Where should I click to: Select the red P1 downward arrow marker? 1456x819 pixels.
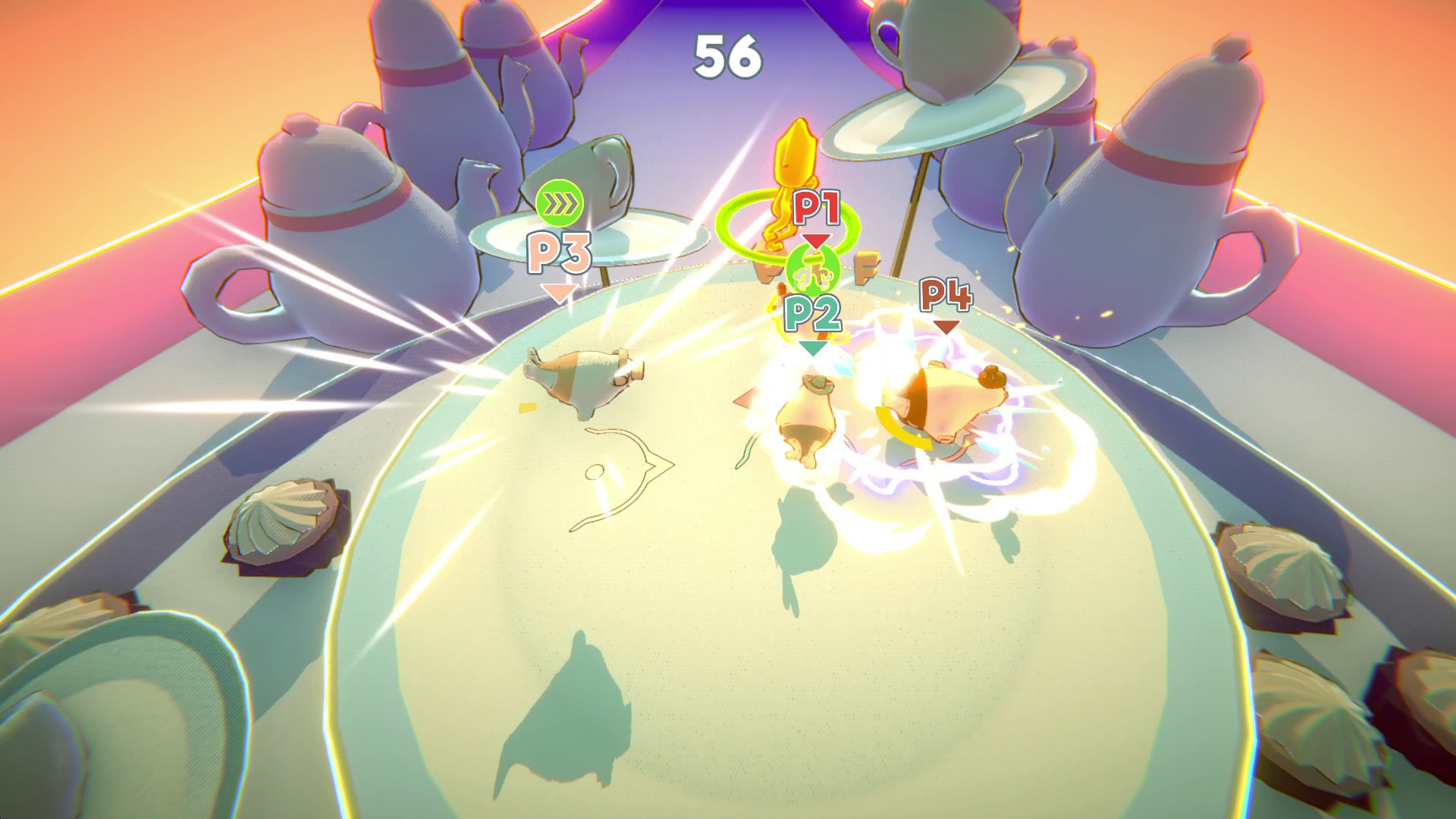click(817, 243)
